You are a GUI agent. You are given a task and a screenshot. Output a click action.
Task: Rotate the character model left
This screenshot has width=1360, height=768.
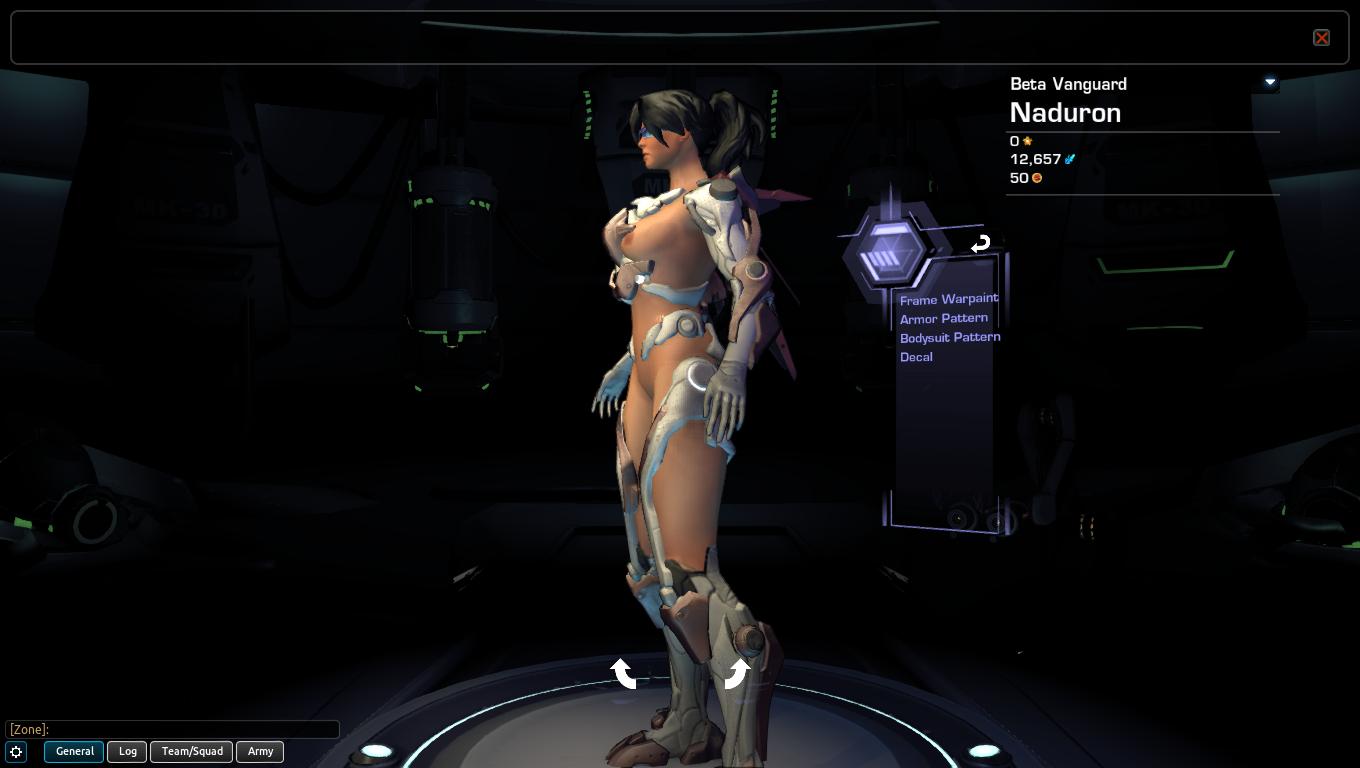[623, 673]
